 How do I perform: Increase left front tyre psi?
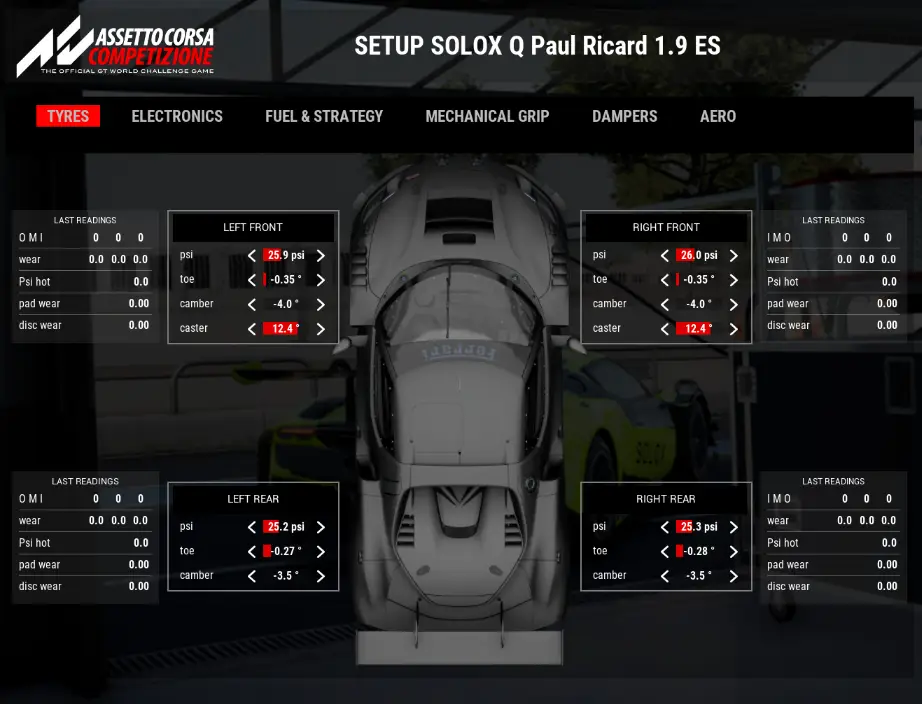[x=321, y=256]
